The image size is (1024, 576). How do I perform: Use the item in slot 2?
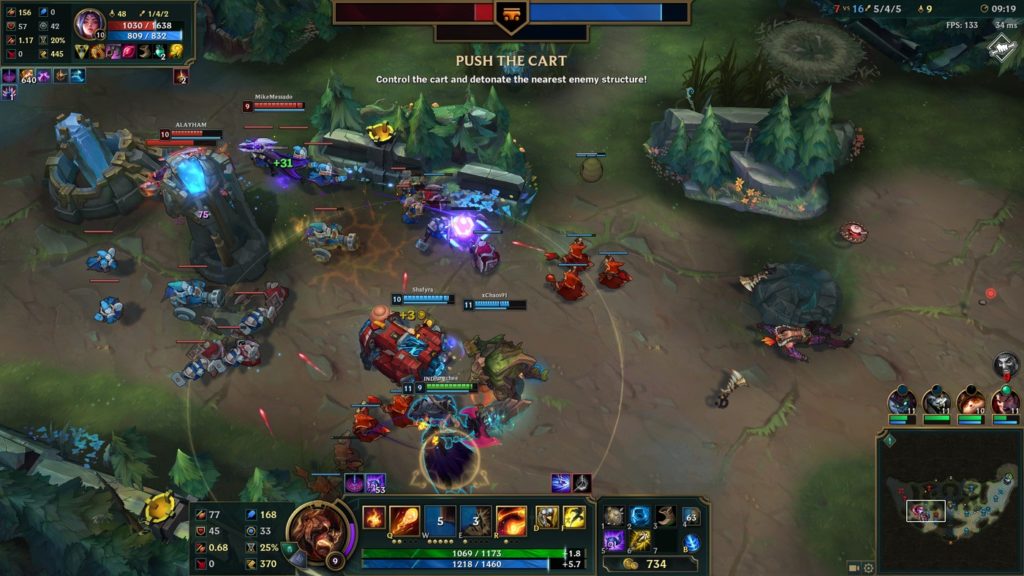(640, 516)
